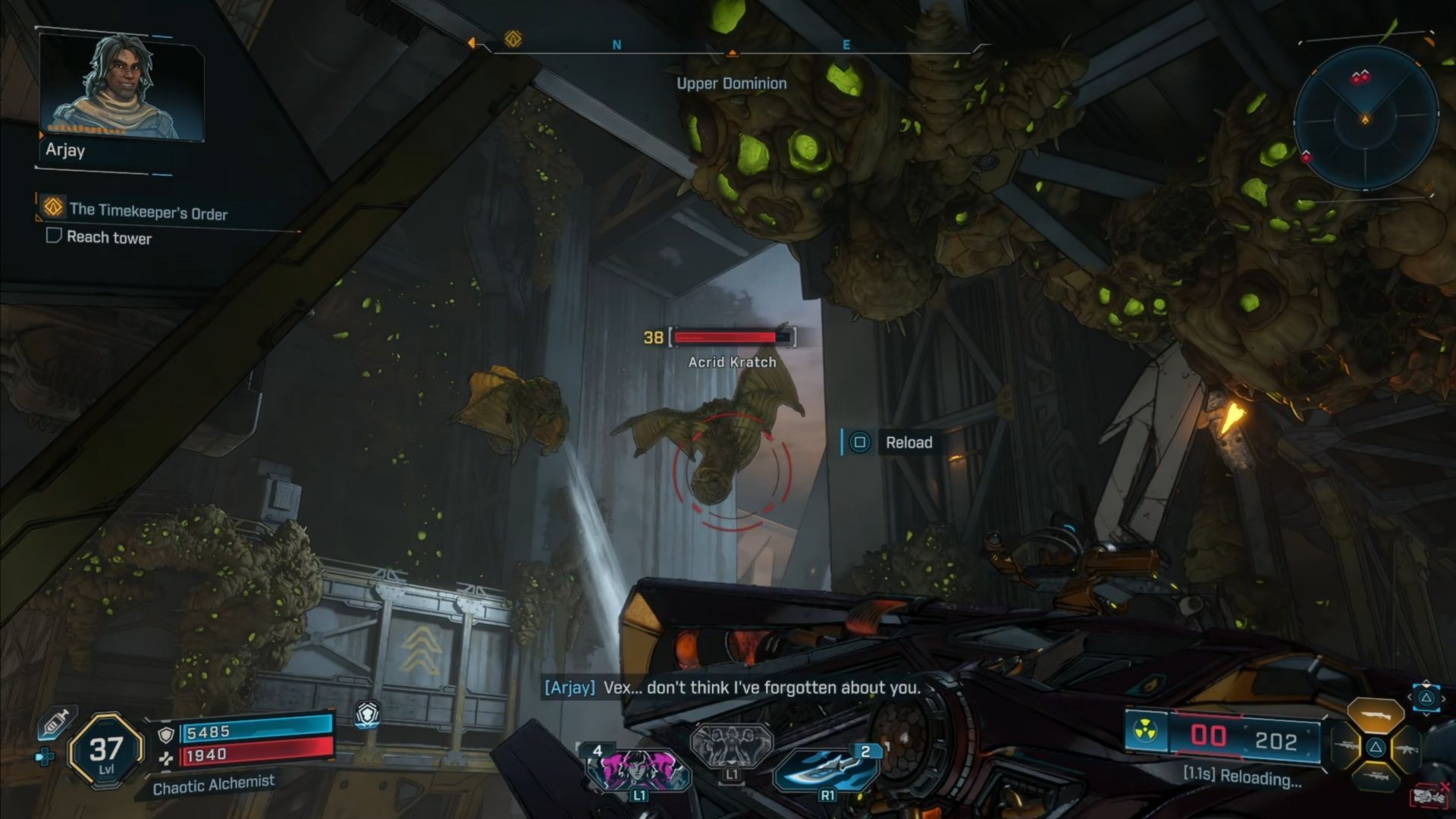Image resolution: width=1456 pixels, height=819 pixels.
Task: Select the quest marker on the compass
Action: pyautogui.click(x=513, y=39)
